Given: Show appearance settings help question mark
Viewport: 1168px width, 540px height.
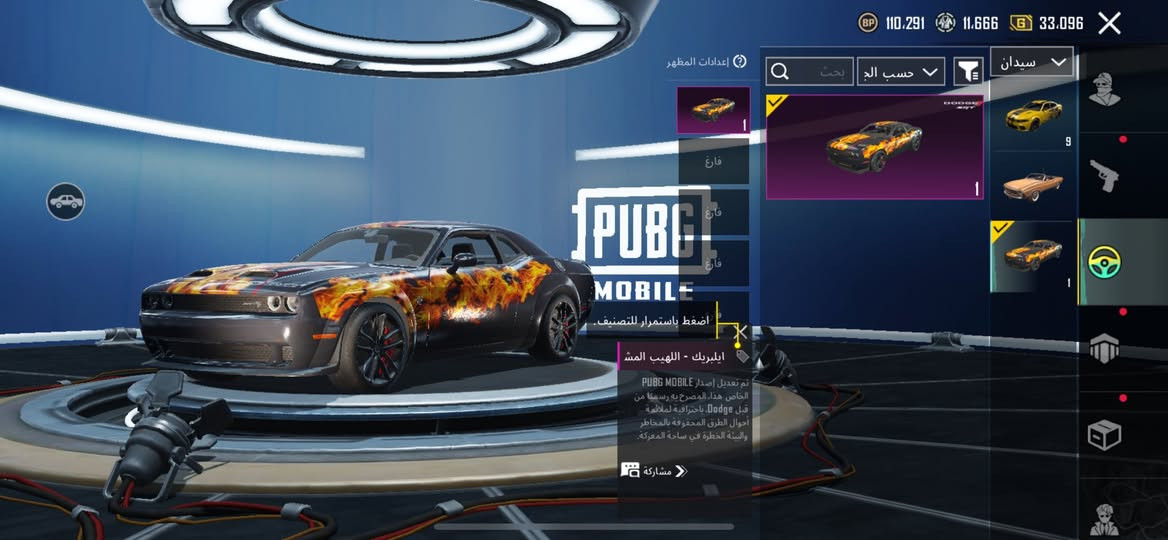Looking at the screenshot, I should tap(740, 62).
